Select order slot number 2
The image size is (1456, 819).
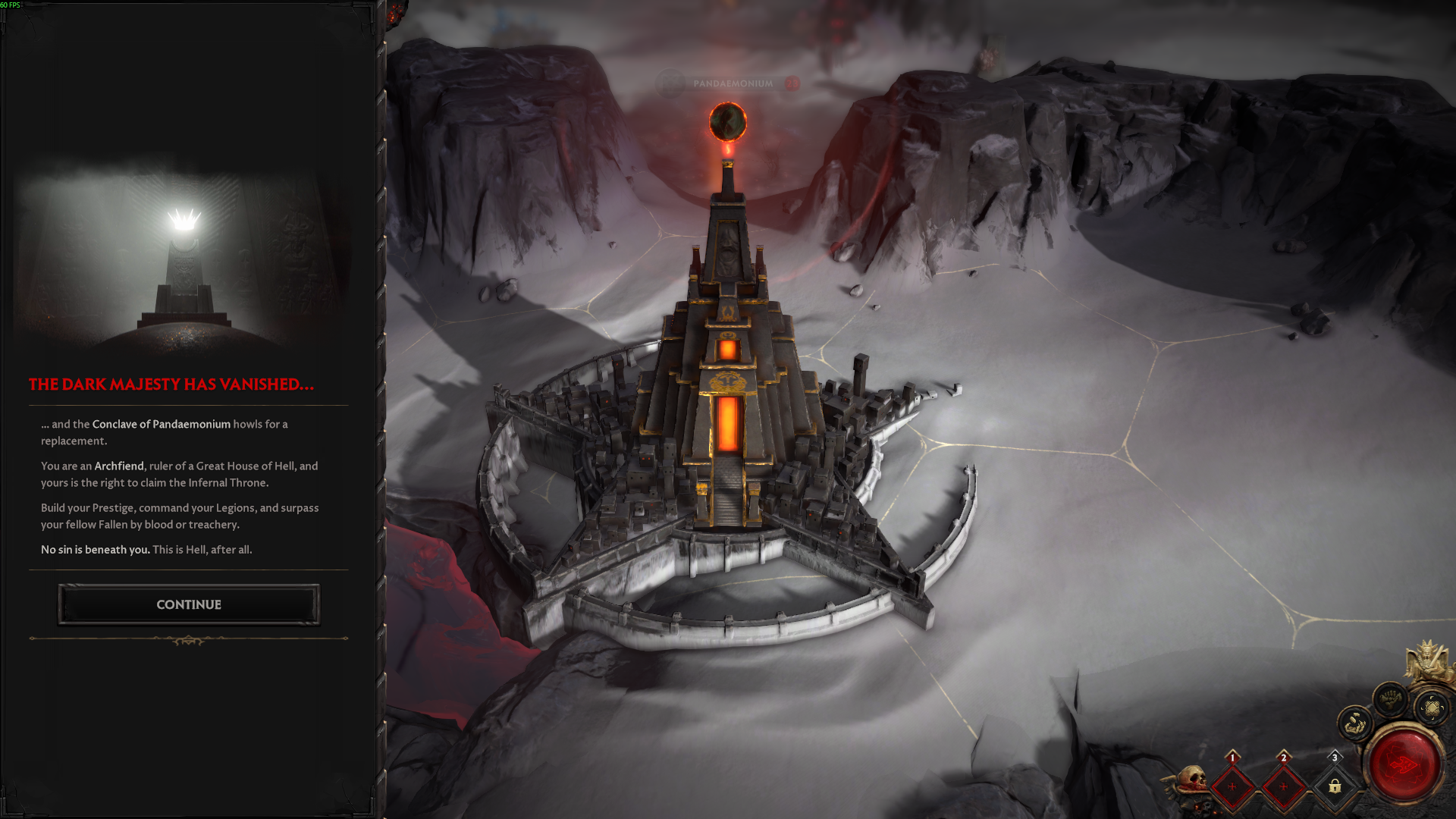tap(1283, 786)
